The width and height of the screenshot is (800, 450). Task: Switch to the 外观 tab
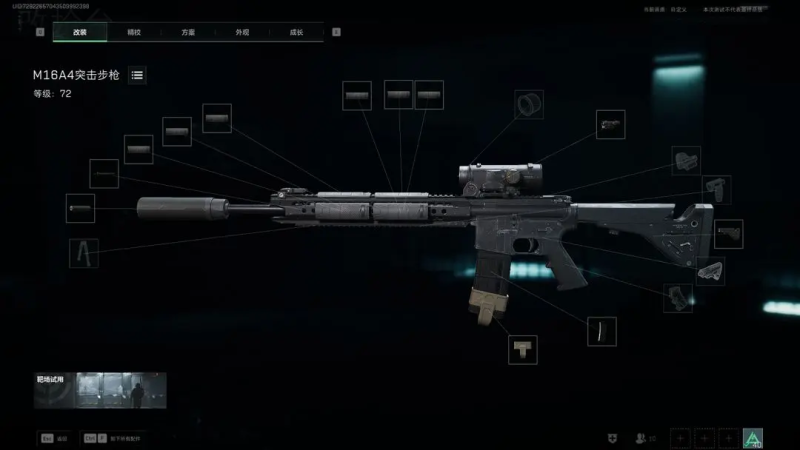(x=242, y=32)
